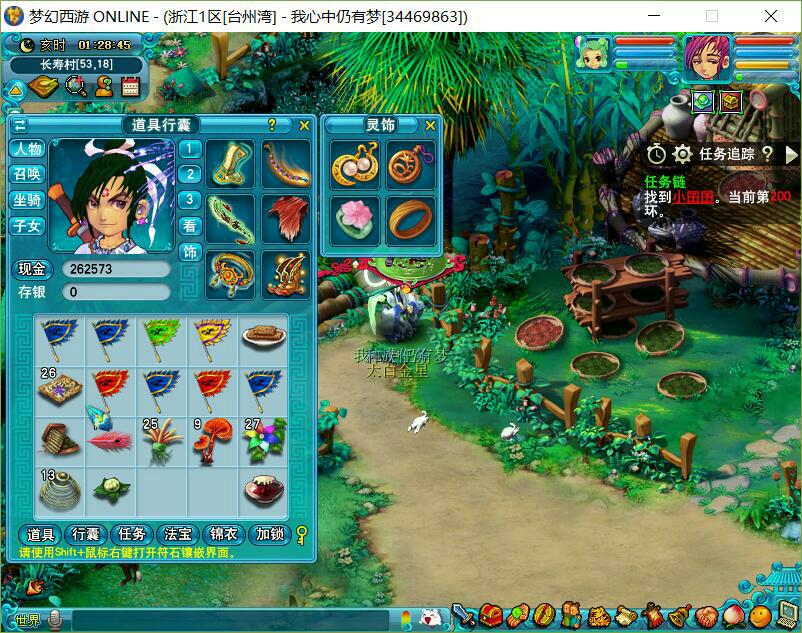The width and height of the screenshot is (802, 633).
Task: Select the boots equipment slot
Action: point(231,164)
